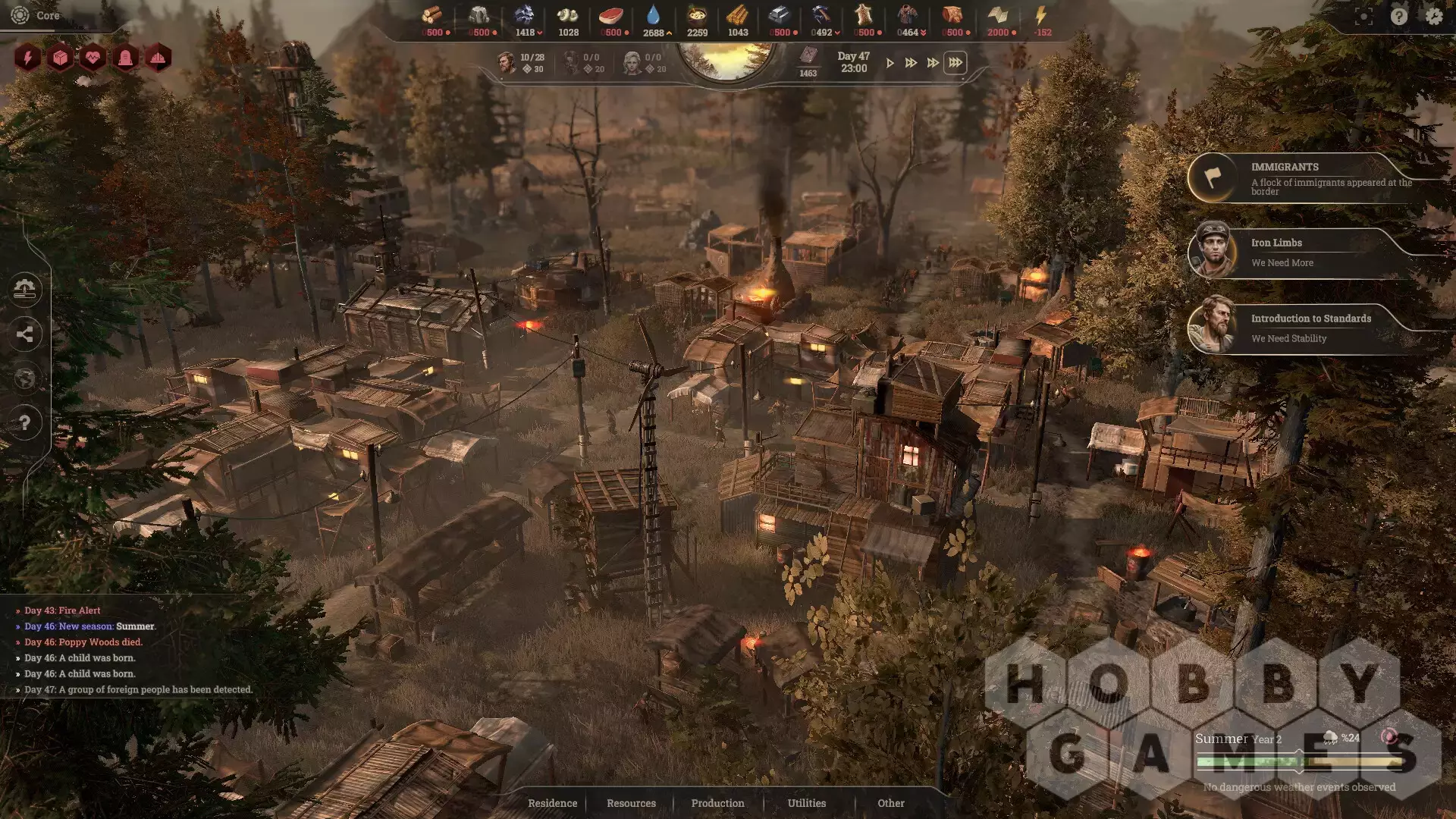Open the share-nodes icon in the sidebar
Screen dimensions: 1456x819
click(25, 334)
